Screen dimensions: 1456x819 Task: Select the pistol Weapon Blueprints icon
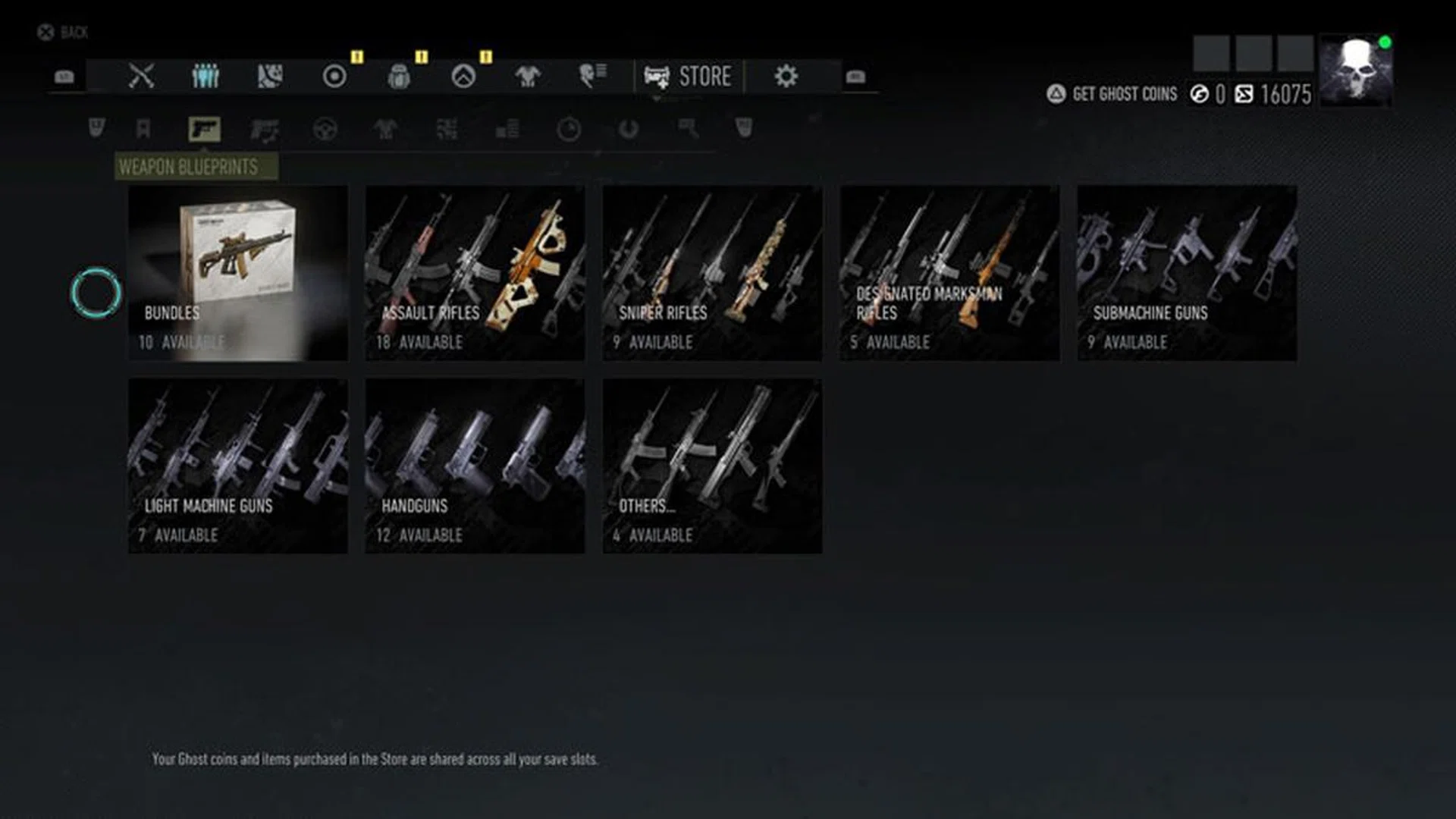click(x=202, y=129)
